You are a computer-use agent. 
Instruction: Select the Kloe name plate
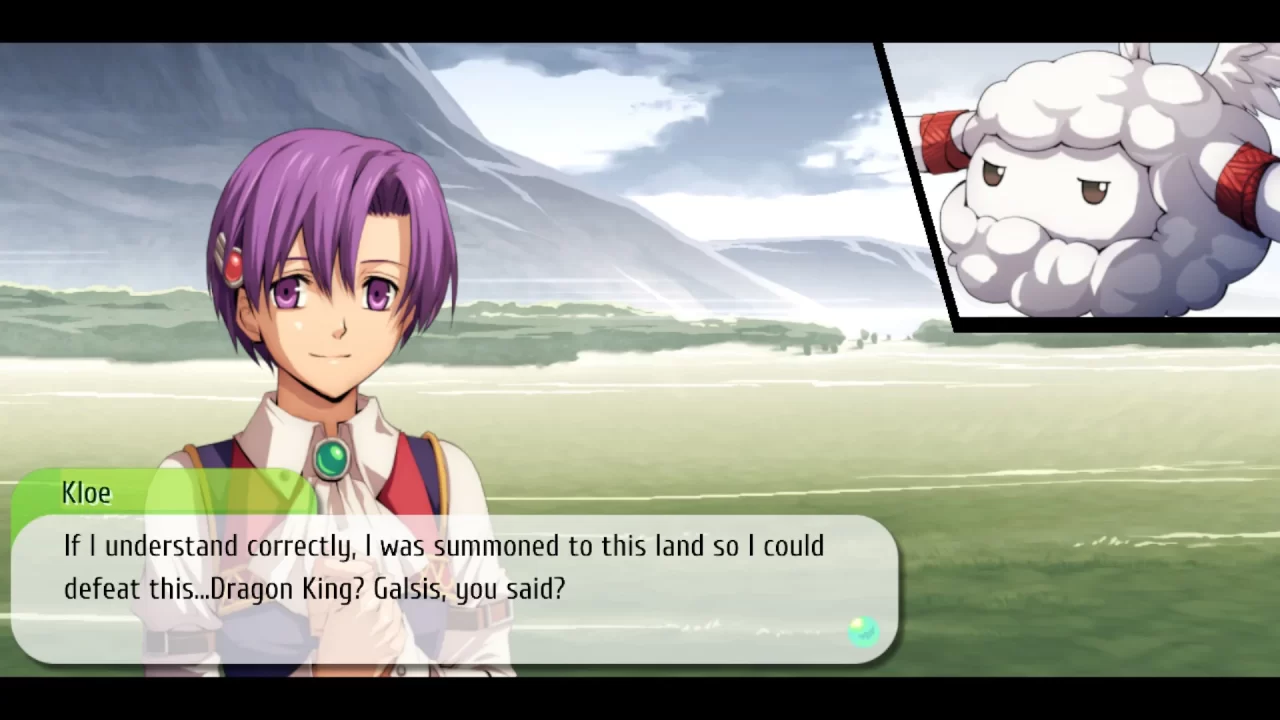[86, 492]
